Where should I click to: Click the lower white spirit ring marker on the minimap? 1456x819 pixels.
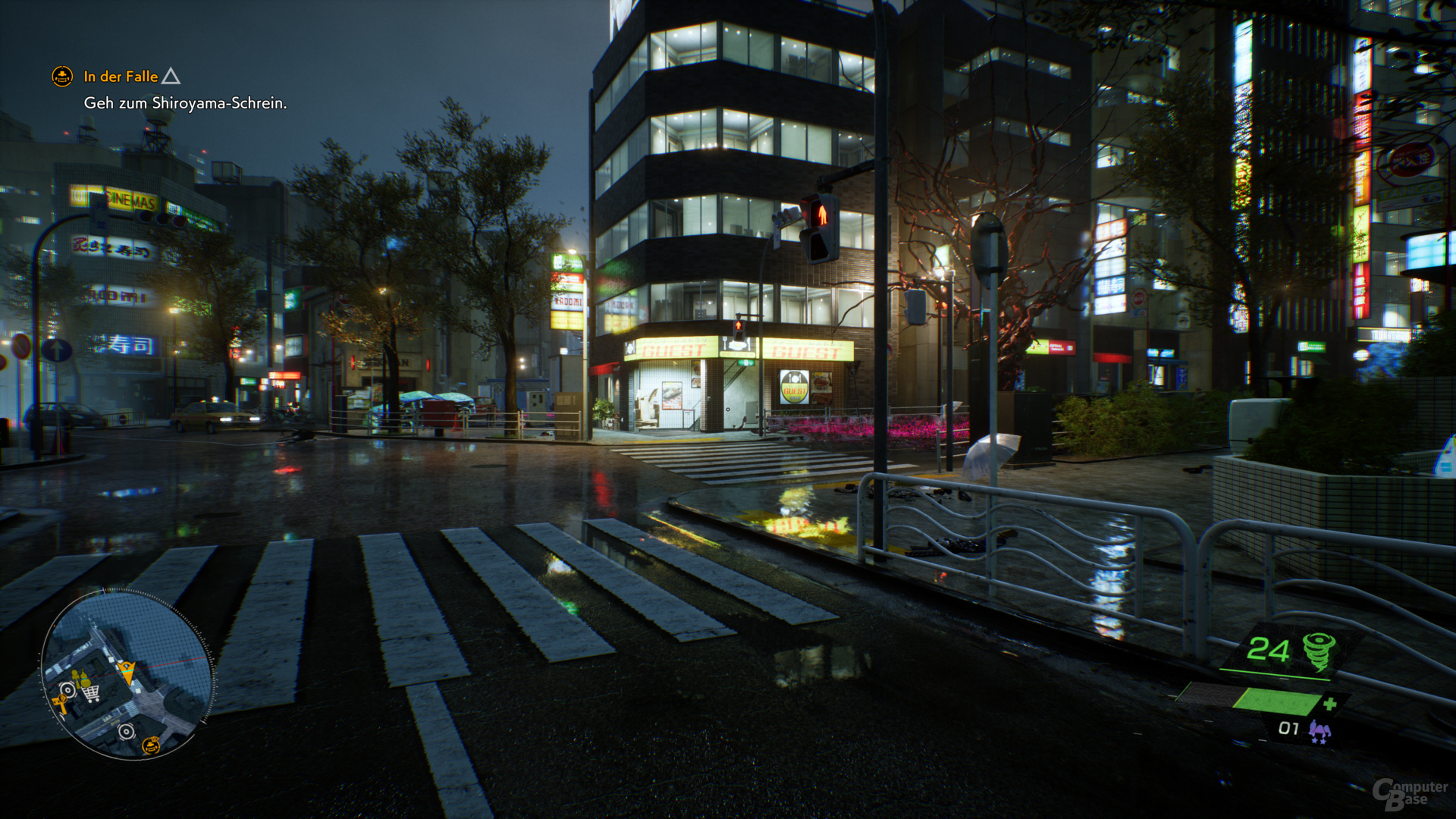click(126, 730)
